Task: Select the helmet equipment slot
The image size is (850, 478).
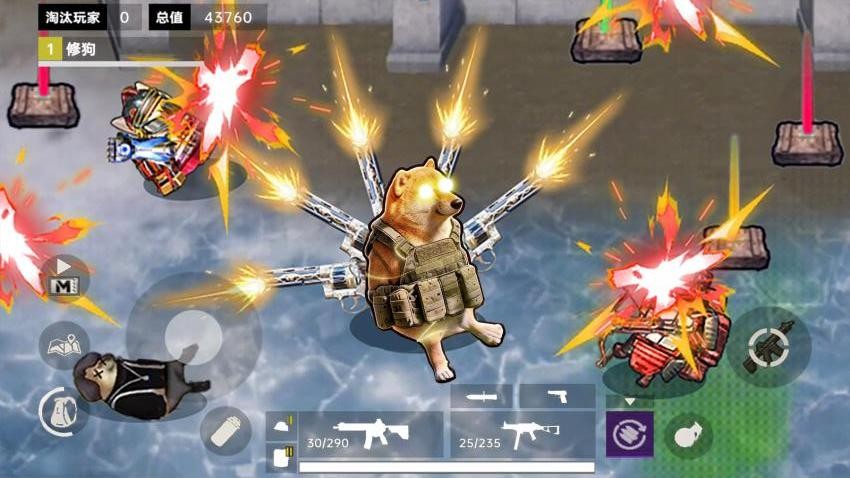Action: coord(281,426)
